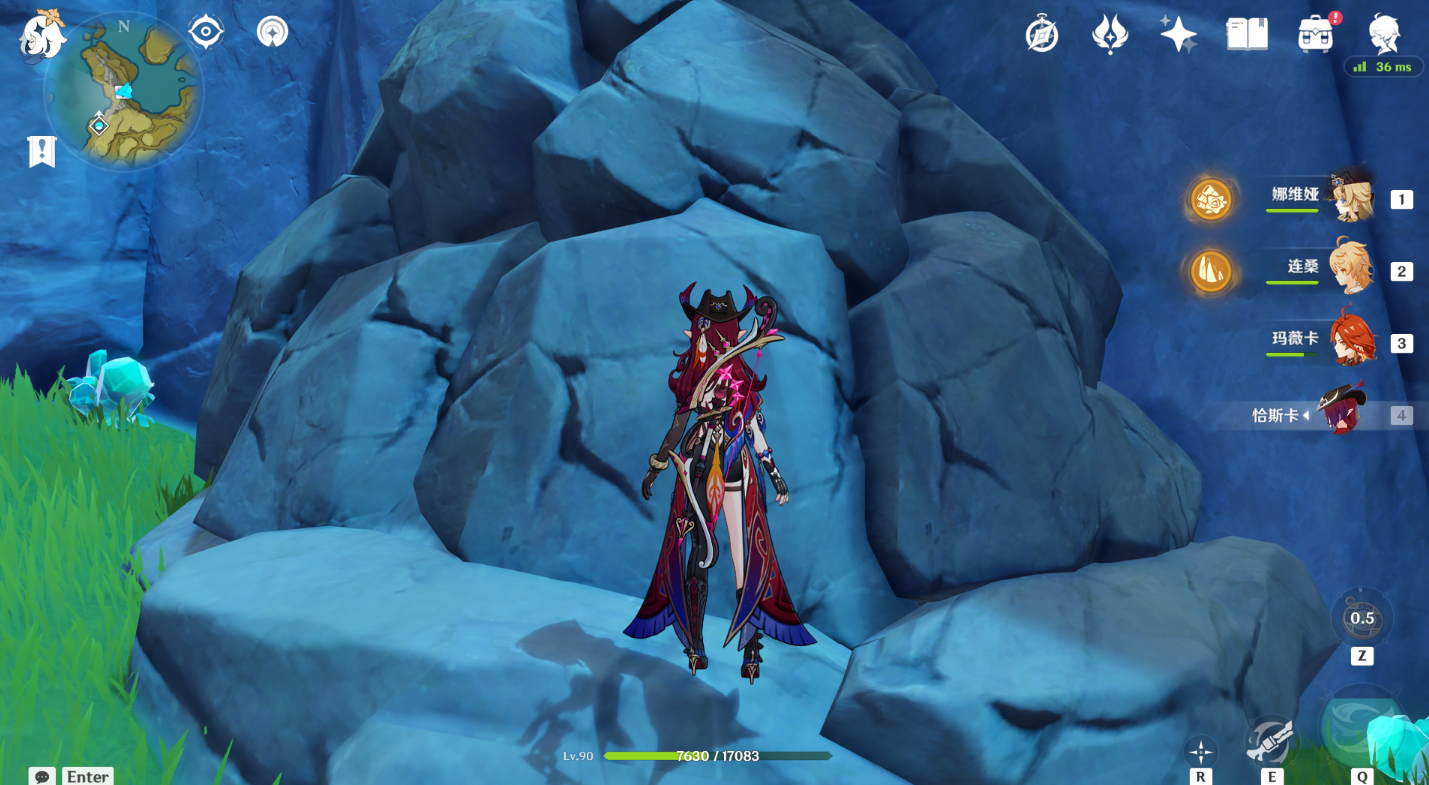Switch to party member 玛薇卡
The image size is (1429, 785).
click(x=1350, y=342)
